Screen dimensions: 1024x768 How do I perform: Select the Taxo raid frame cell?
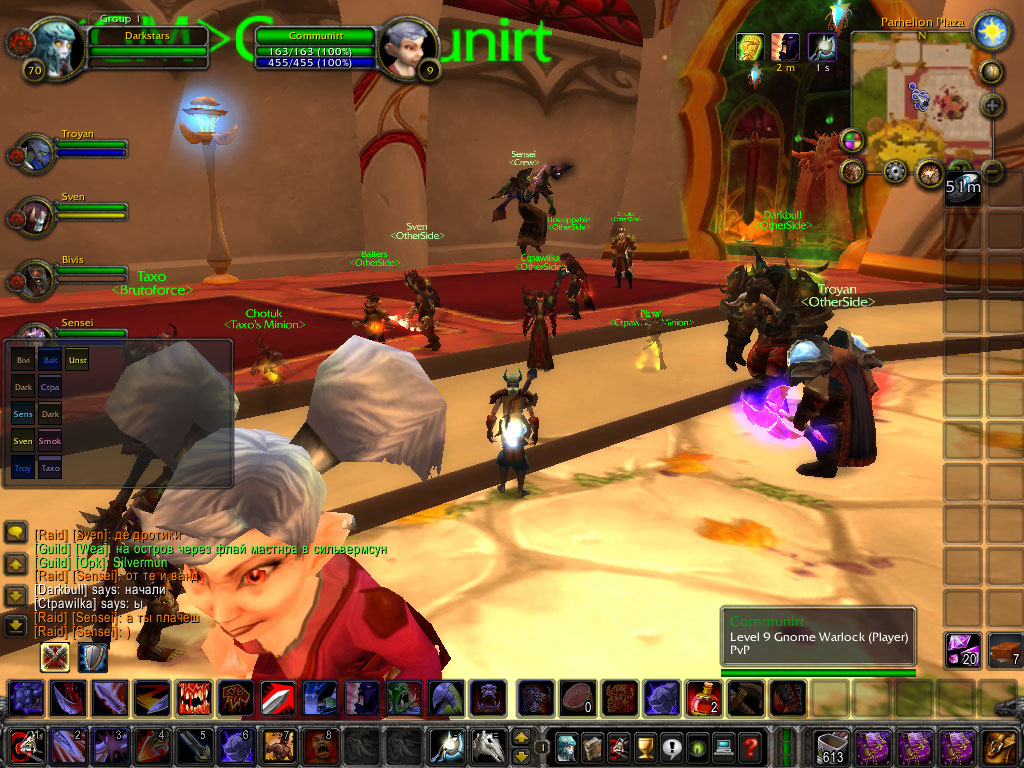point(50,467)
